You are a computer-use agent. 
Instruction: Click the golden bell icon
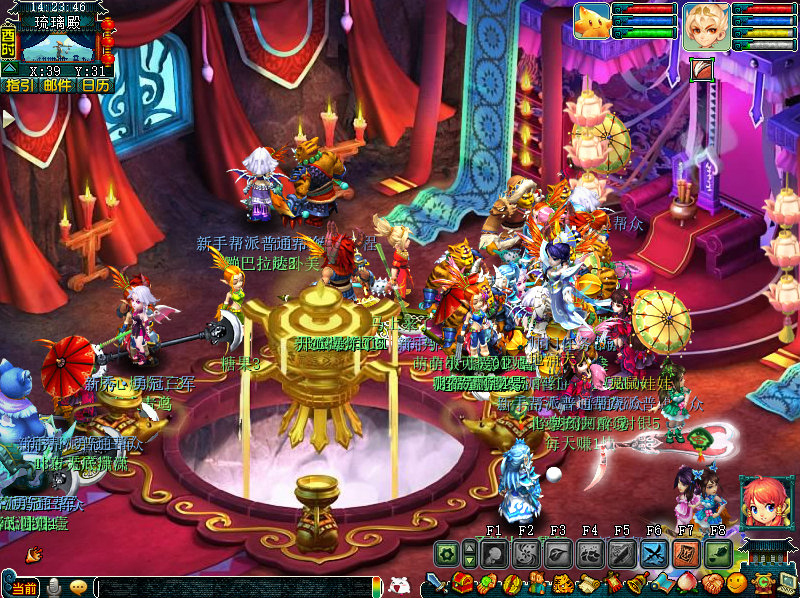pyautogui.click(x=637, y=584)
